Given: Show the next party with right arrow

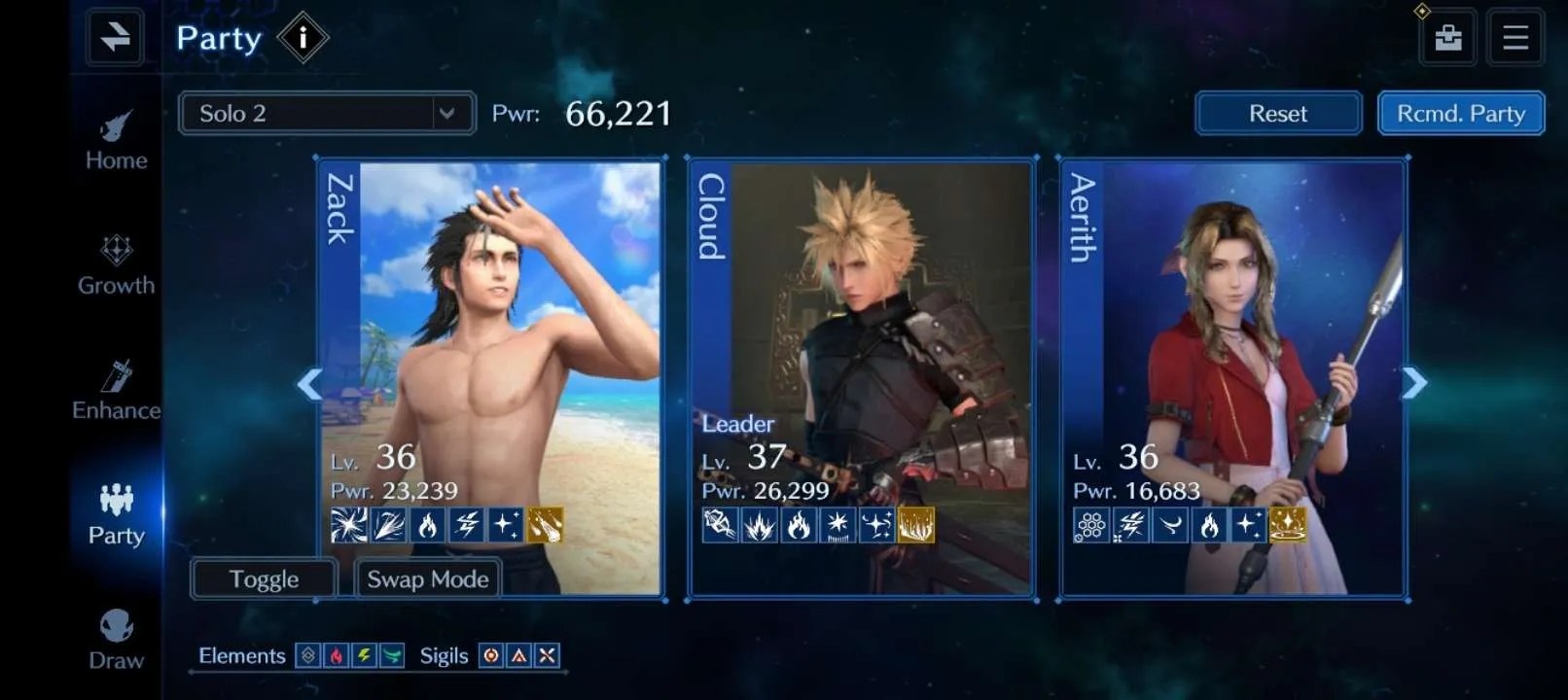Looking at the screenshot, I should coord(1414,383).
